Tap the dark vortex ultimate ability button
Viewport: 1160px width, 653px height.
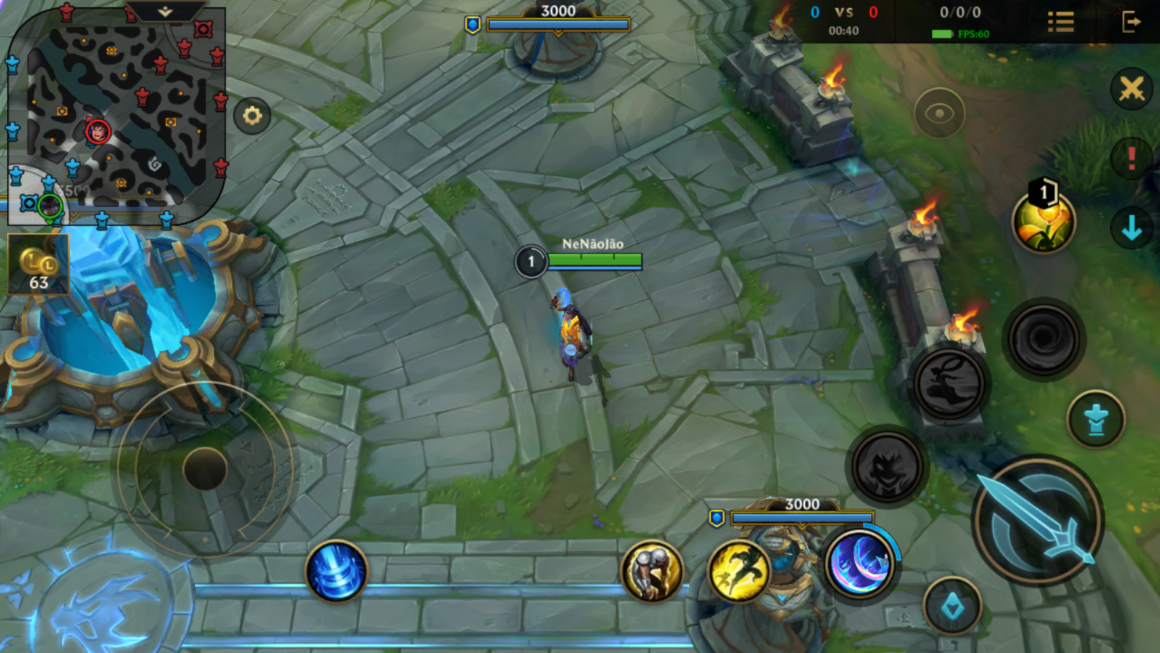(1043, 340)
